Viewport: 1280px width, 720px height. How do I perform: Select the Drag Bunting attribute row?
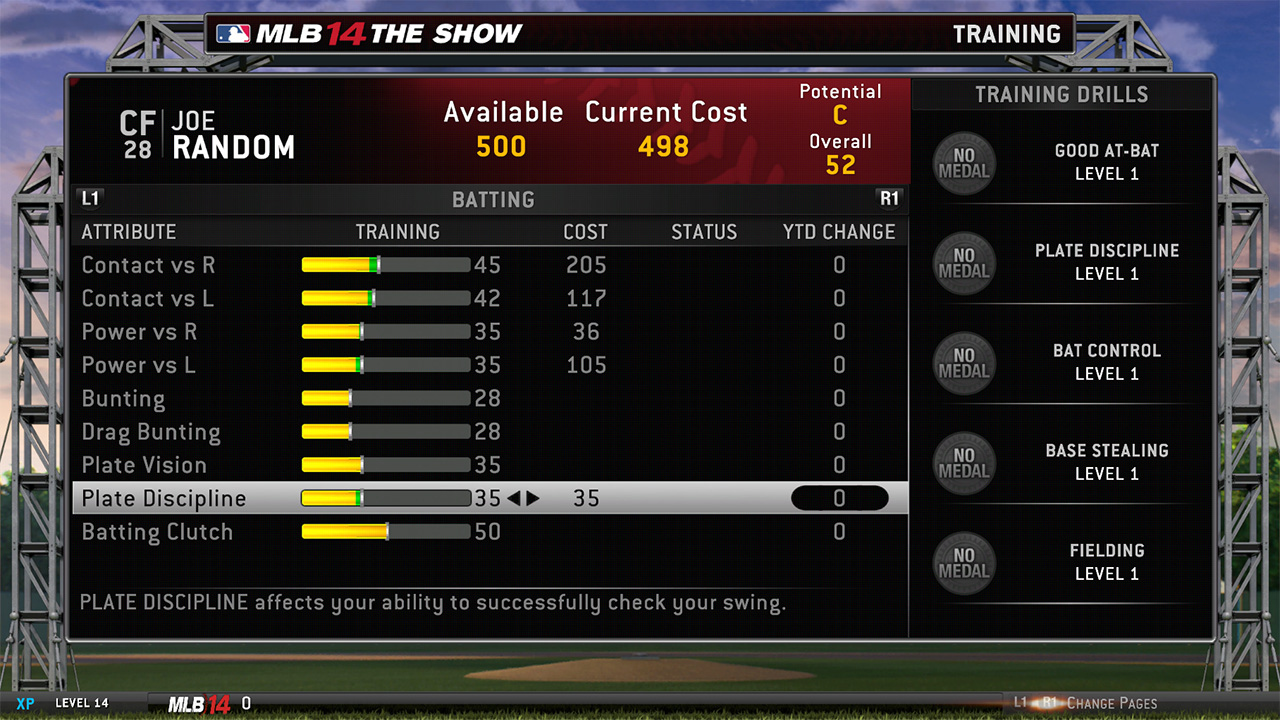[151, 432]
